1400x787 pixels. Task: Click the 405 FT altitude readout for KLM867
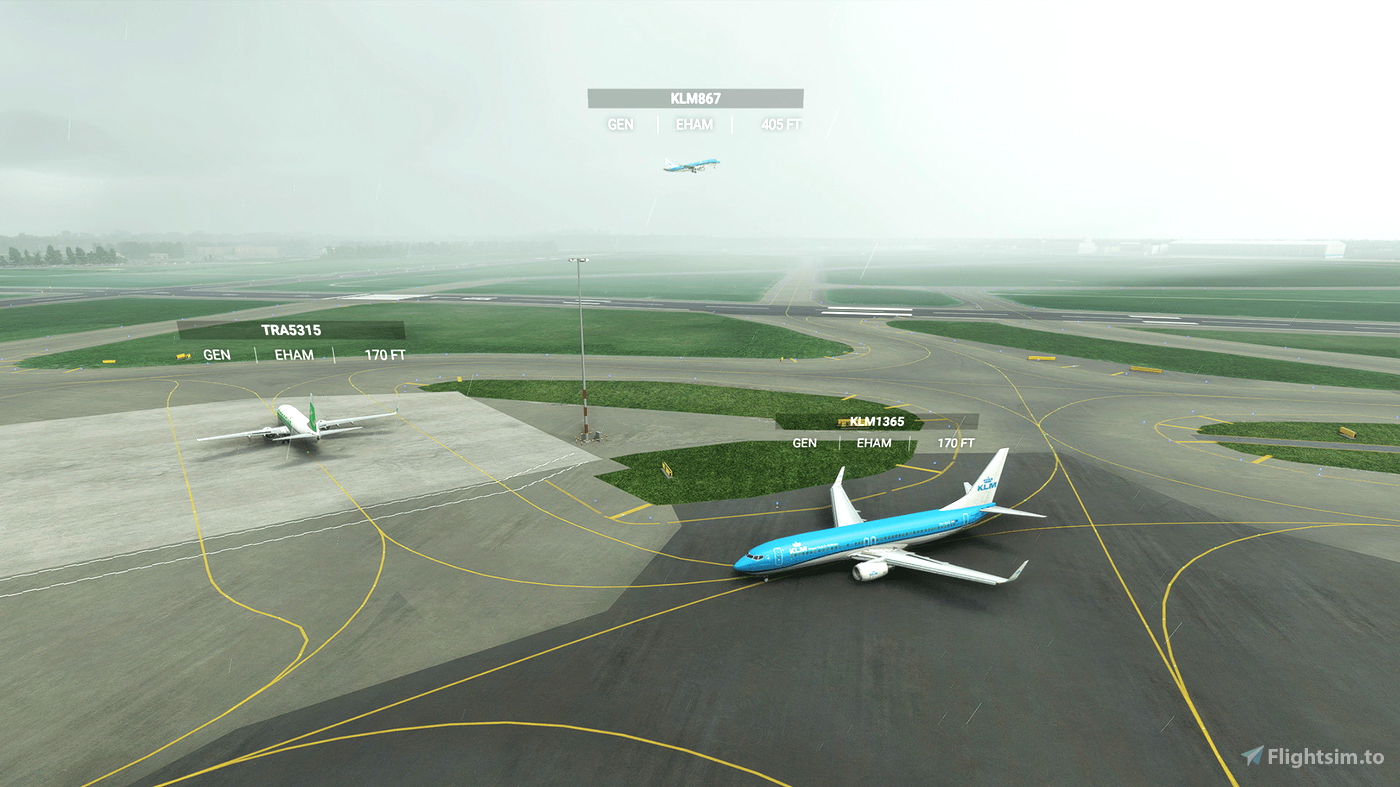pos(779,124)
